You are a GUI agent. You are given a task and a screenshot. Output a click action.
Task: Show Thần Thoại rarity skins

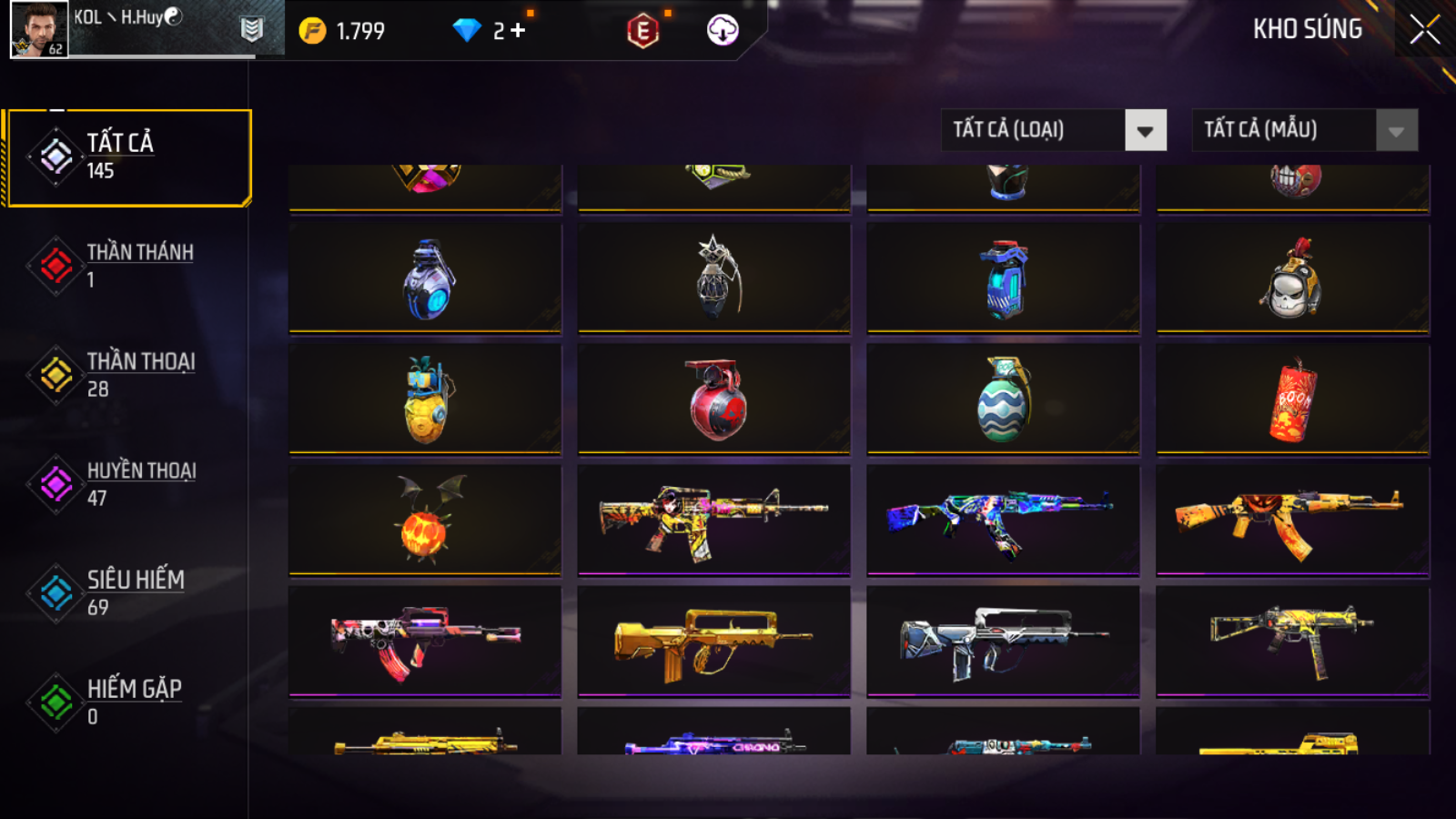[x=127, y=374]
